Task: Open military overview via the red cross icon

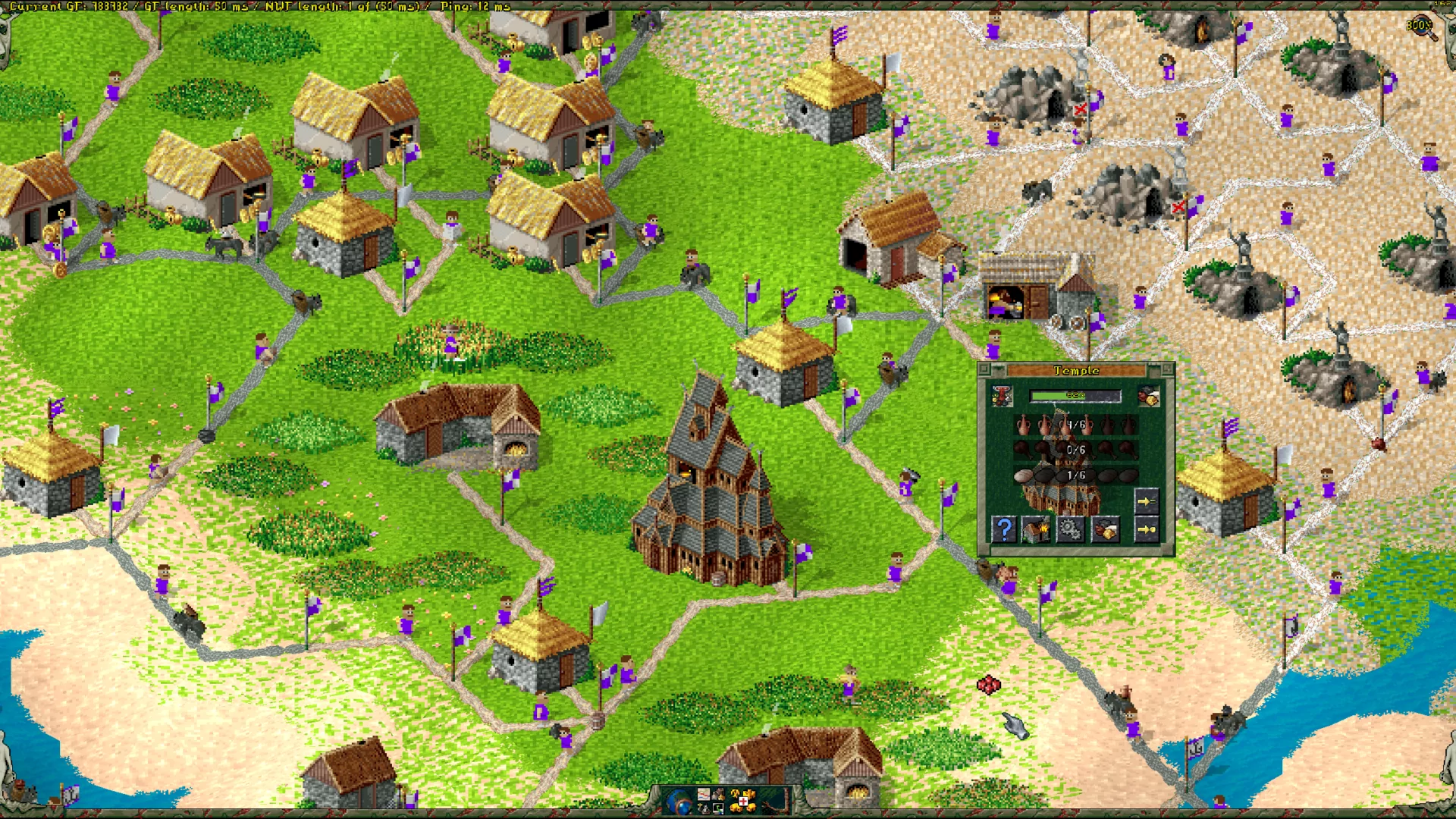Action: coord(743,801)
